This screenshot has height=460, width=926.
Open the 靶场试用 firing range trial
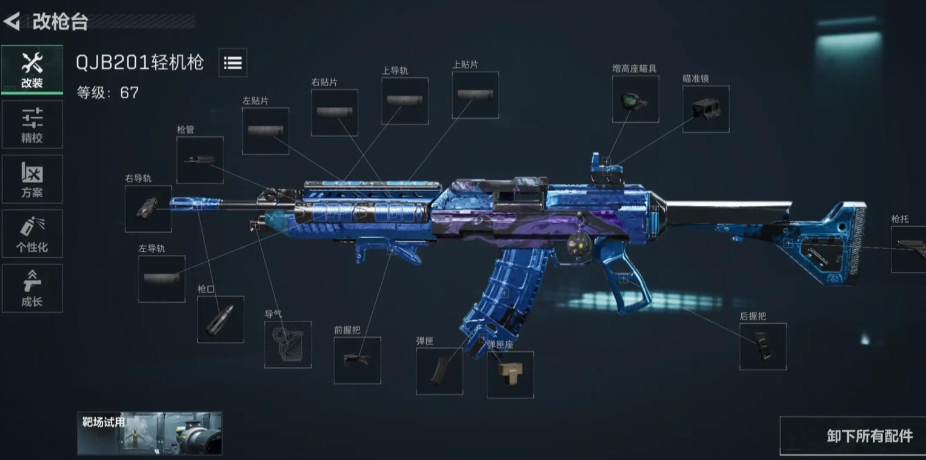point(150,433)
